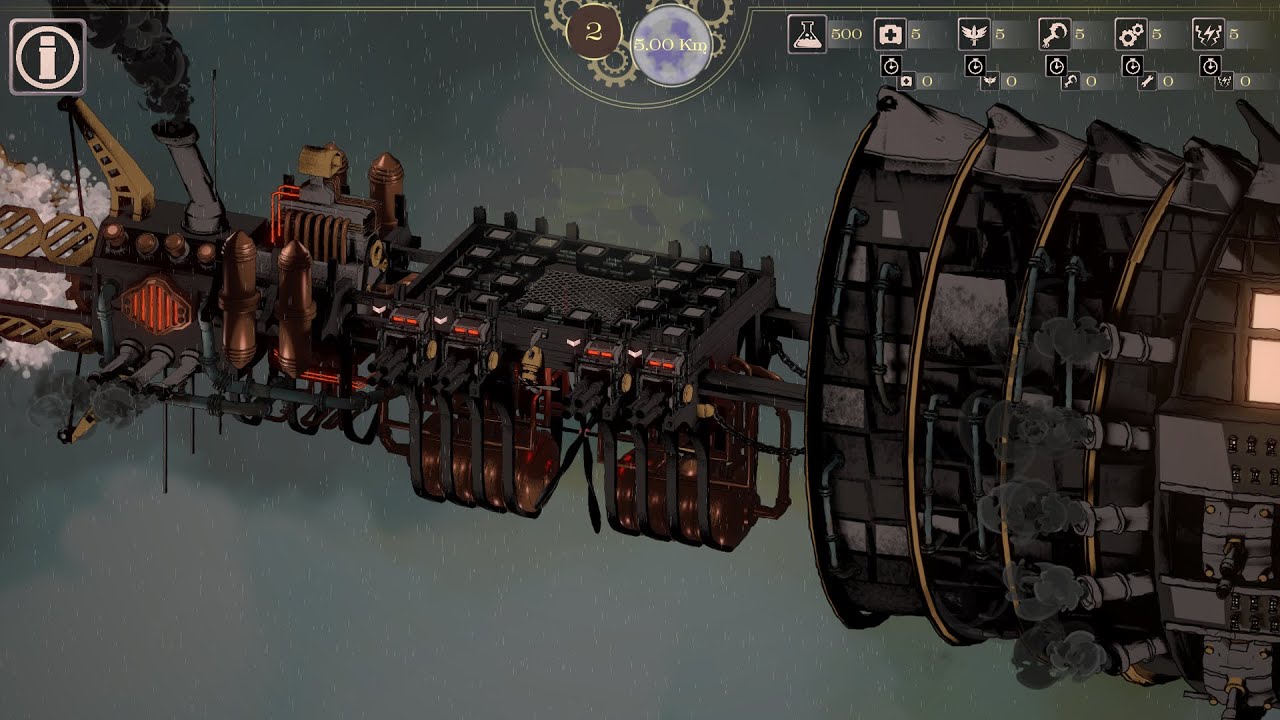Click the stopwatch under the lightning bolts

pyautogui.click(x=1210, y=66)
